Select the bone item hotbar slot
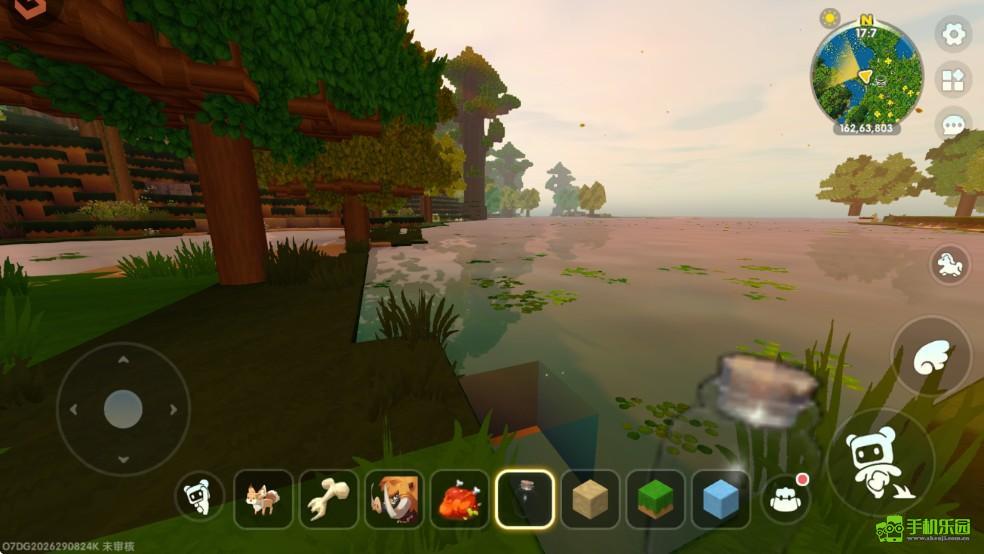This screenshot has width=984, height=554. (328, 498)
